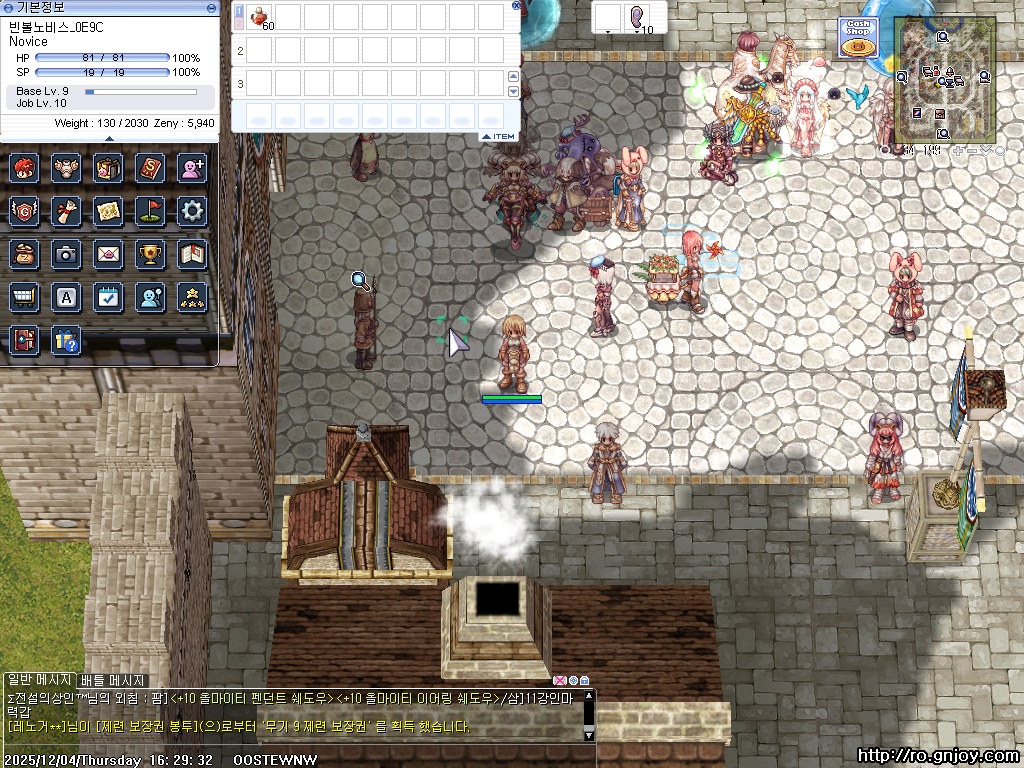
Task: Select the 일반 메시지 chat tab
Action: (x=40, y=680)
